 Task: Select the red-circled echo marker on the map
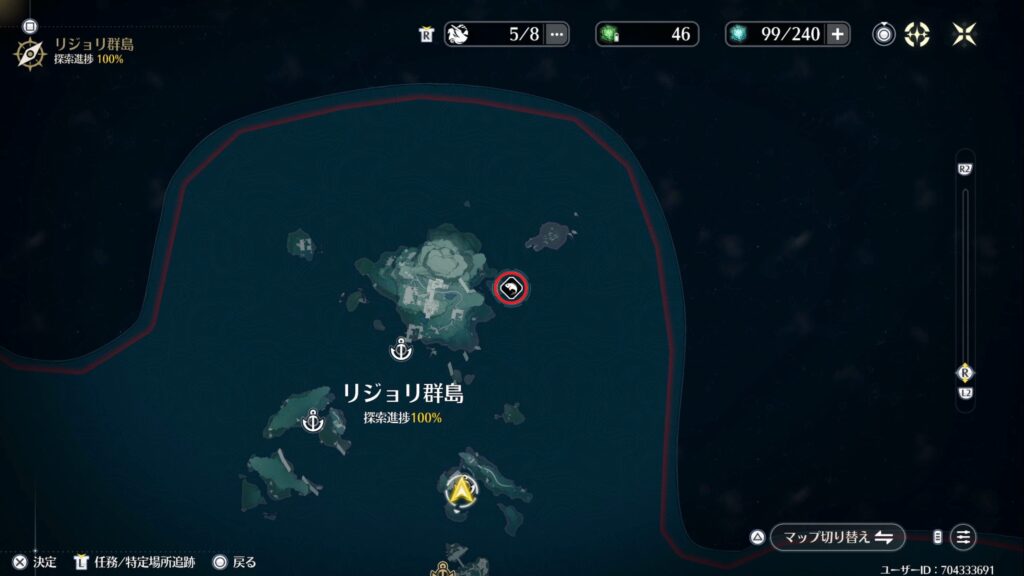tap(512, 289)
